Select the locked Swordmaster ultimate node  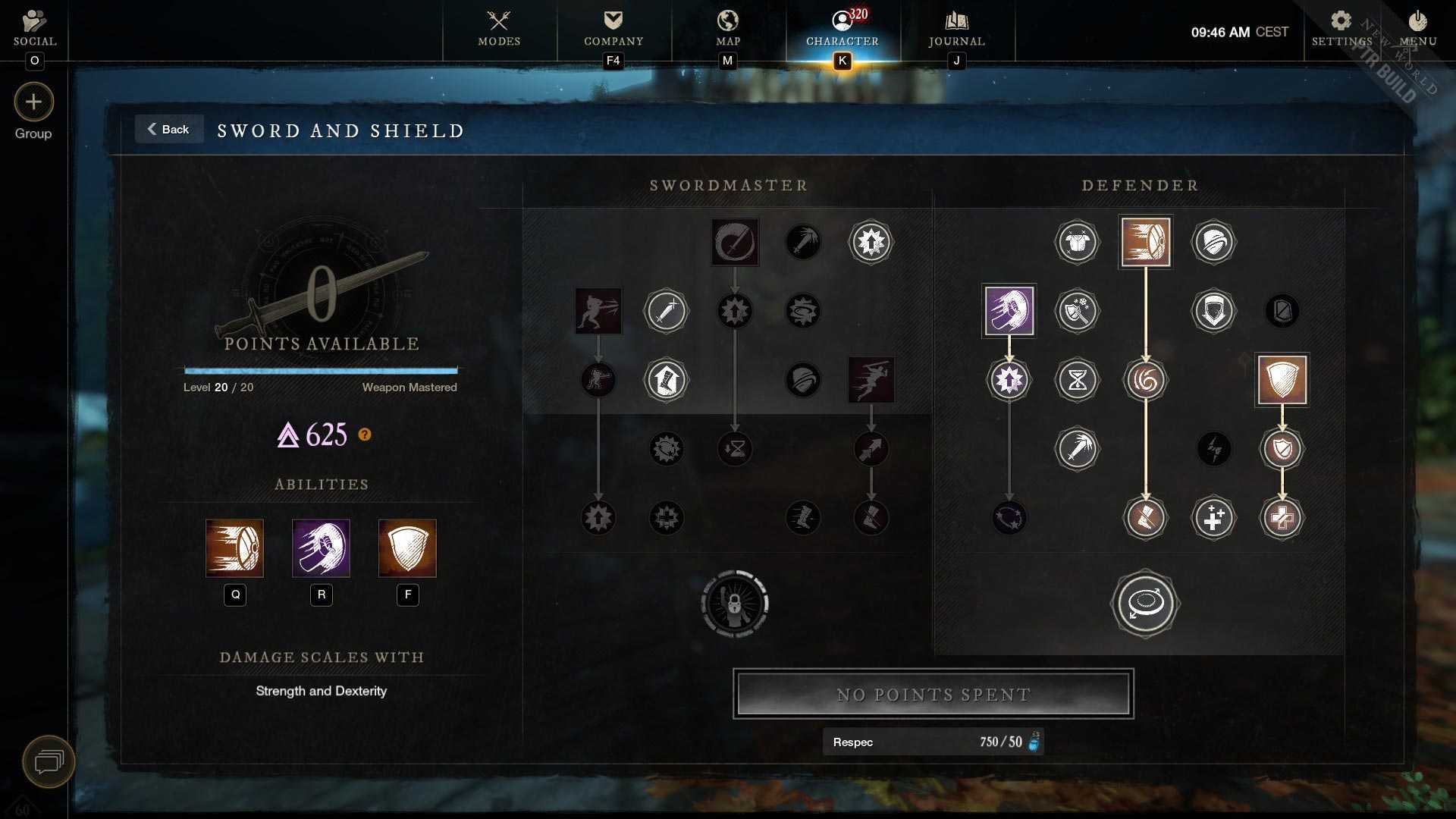point(734,604)
